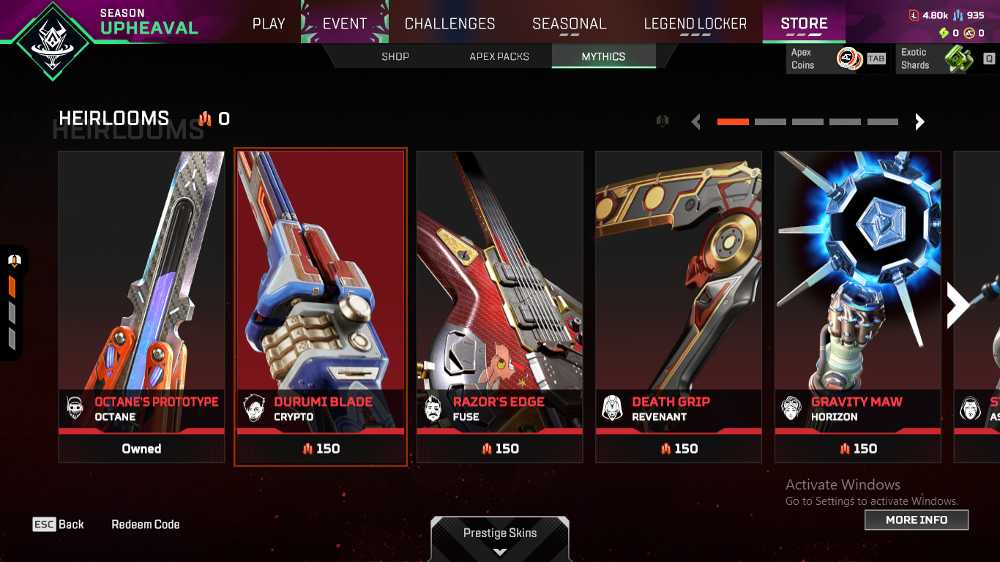The width and height of the screenshot is (1000, 562).
Task: Go to the previous heirloom page arrow
Action: coord(696,122)
